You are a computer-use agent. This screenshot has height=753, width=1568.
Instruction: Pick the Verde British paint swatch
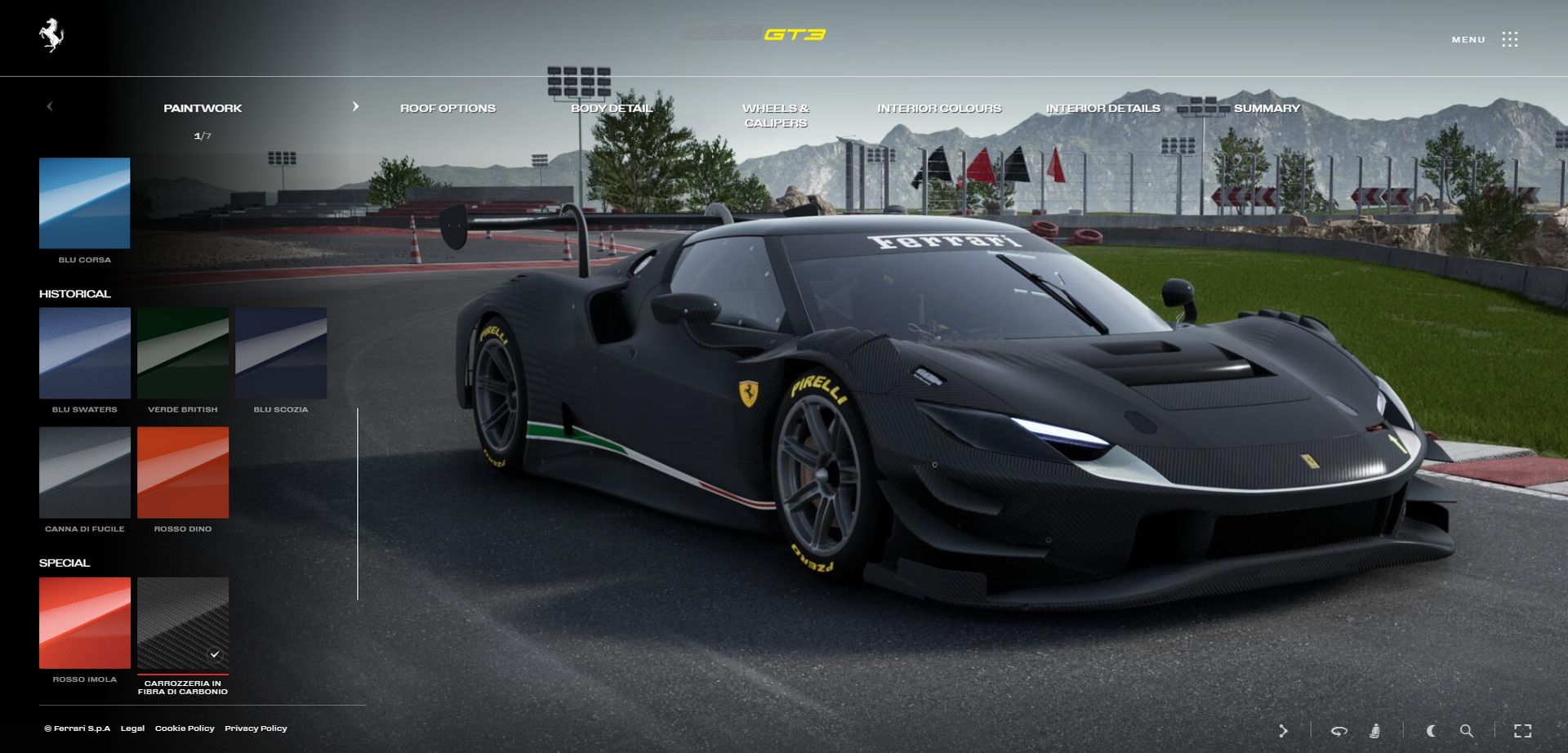pyautogui.click(x=183, y=353)
